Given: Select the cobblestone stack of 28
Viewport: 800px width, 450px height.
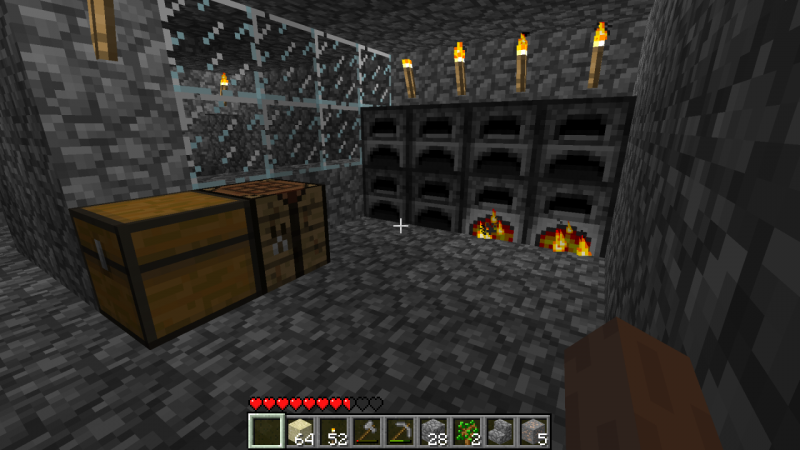Looking at the screenshot, I should click(432, 432).
